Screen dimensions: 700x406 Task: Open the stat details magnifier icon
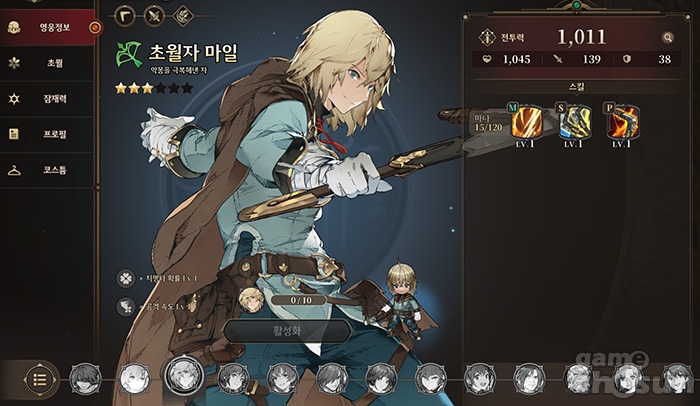tap(667, 38)
